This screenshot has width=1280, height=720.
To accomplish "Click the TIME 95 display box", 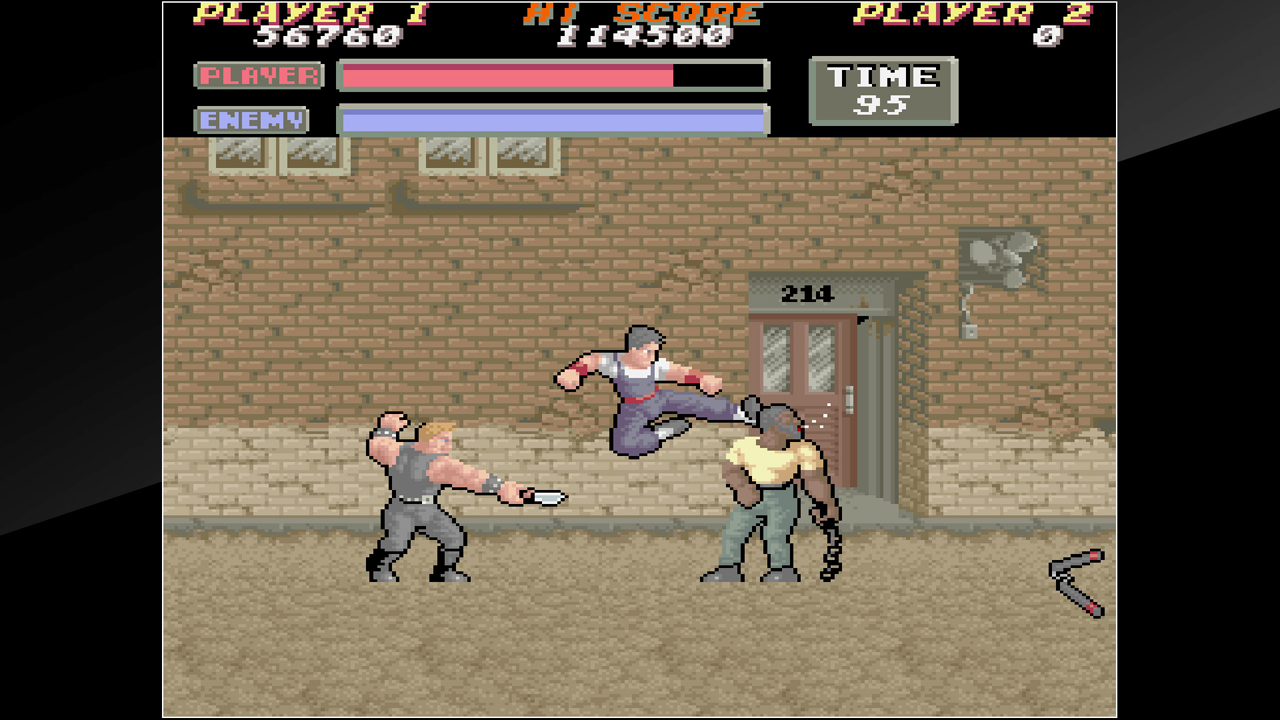I will click(x=881, y=91).
